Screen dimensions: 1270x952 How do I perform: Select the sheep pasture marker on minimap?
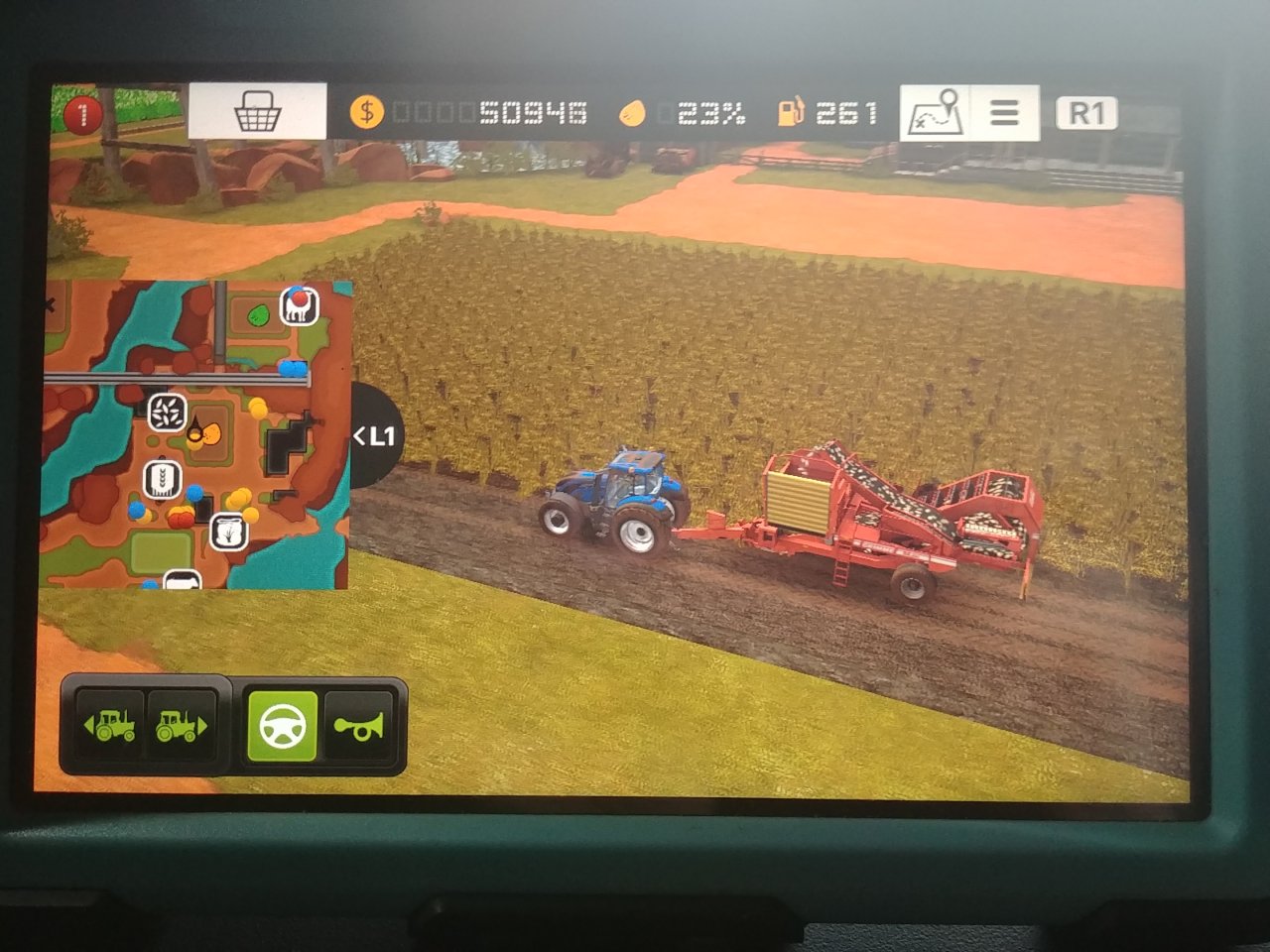click(x=299, y=305)
